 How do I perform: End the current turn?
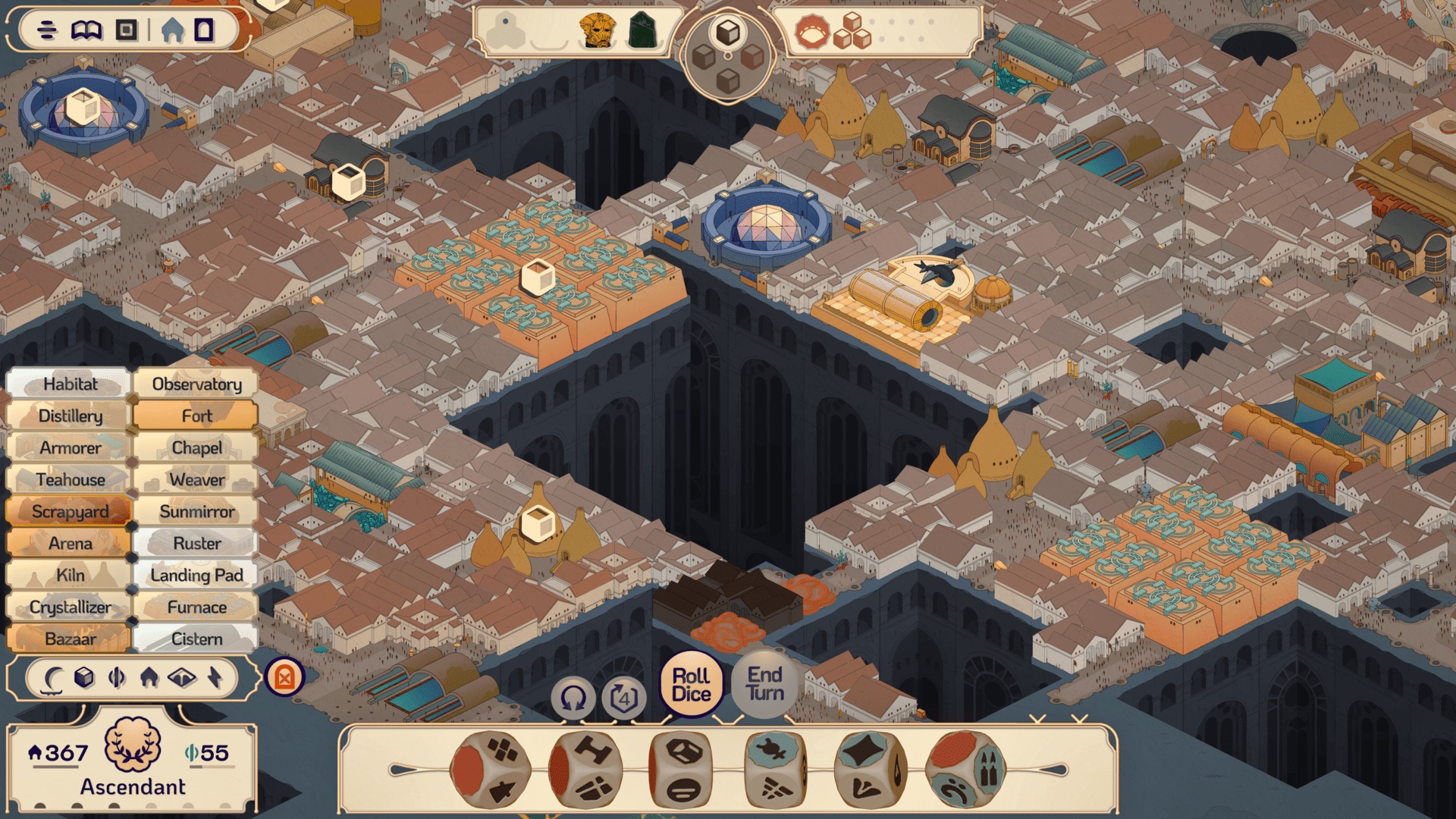(764, 684)
